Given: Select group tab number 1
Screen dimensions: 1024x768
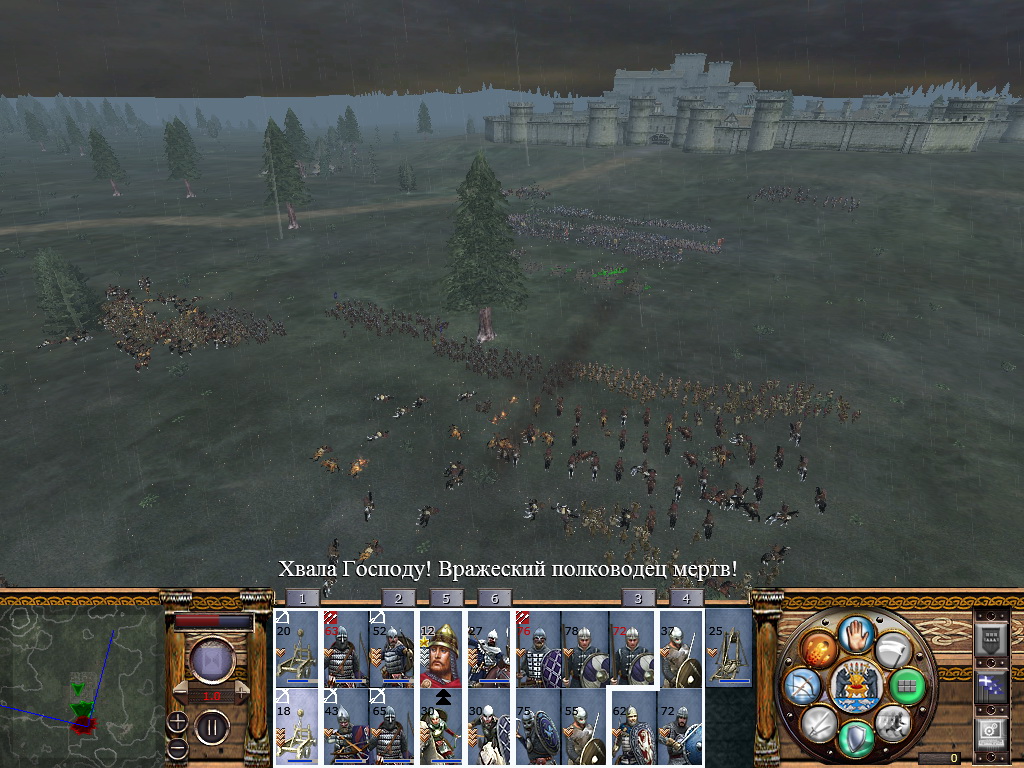Looking at the screenshot, I should [x=302, y=598].
